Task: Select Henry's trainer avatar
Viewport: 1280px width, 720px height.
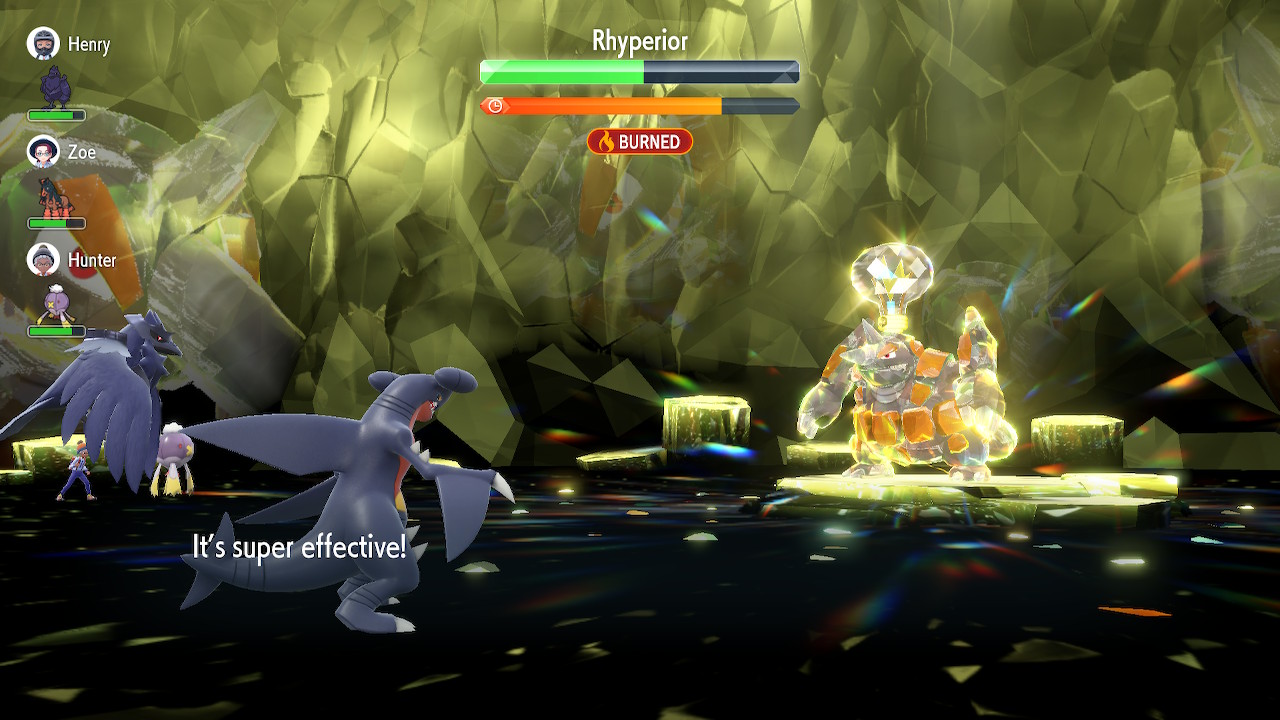Action: pos(43,44)
